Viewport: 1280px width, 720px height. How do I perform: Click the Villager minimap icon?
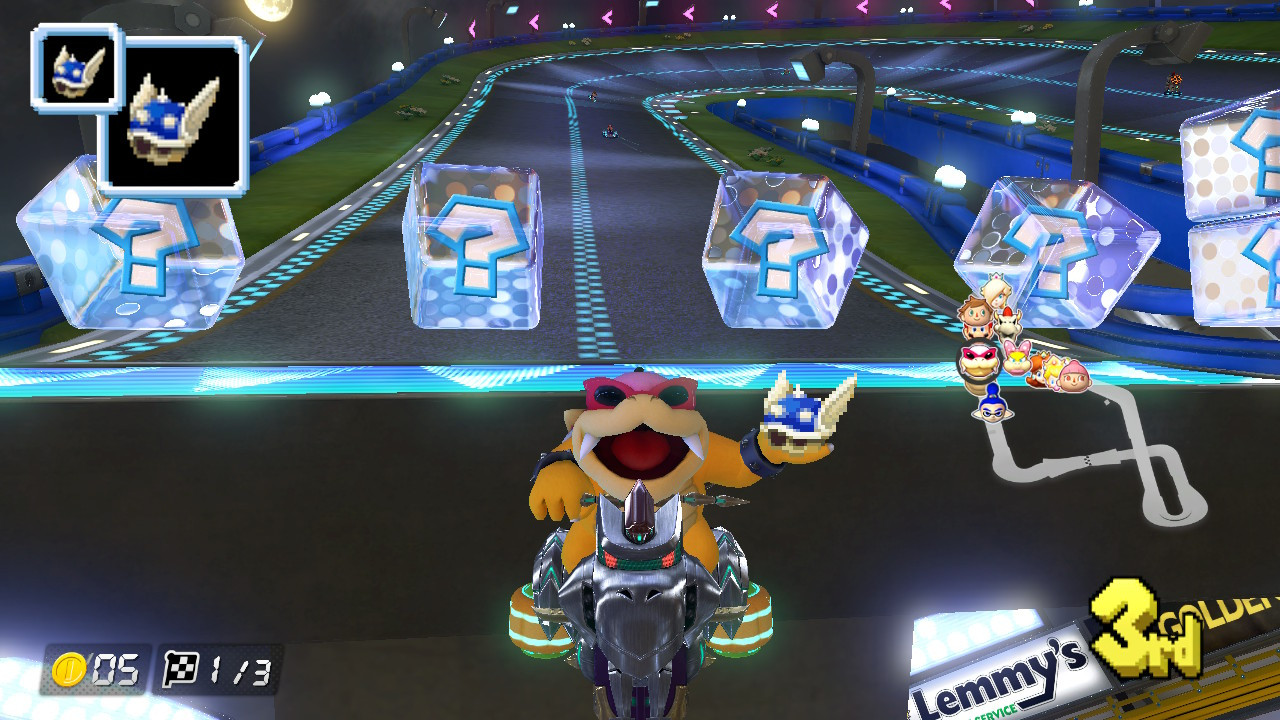point(975,313)
